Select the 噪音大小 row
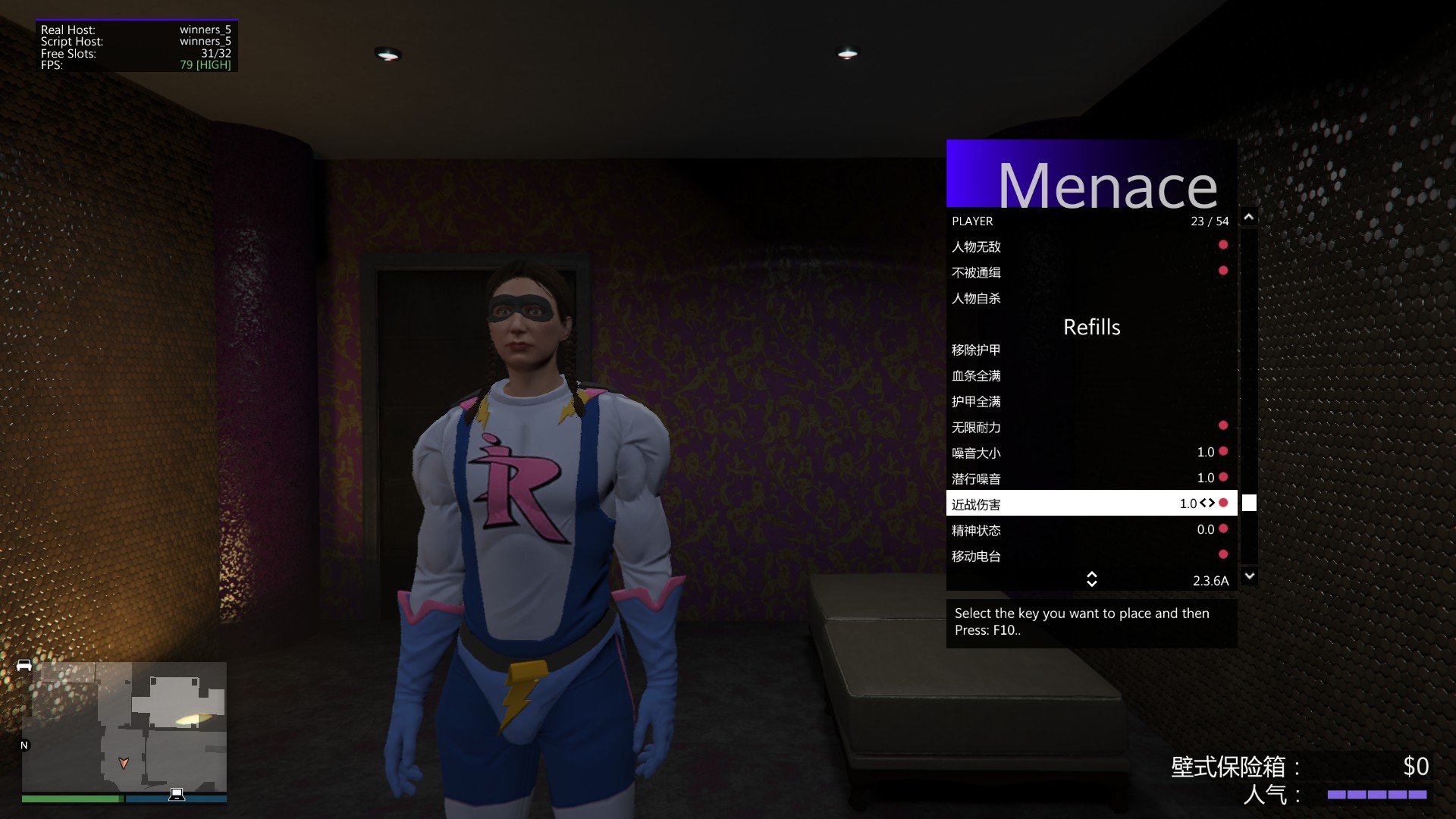1456x819 pixels. tap(1090, 453)
